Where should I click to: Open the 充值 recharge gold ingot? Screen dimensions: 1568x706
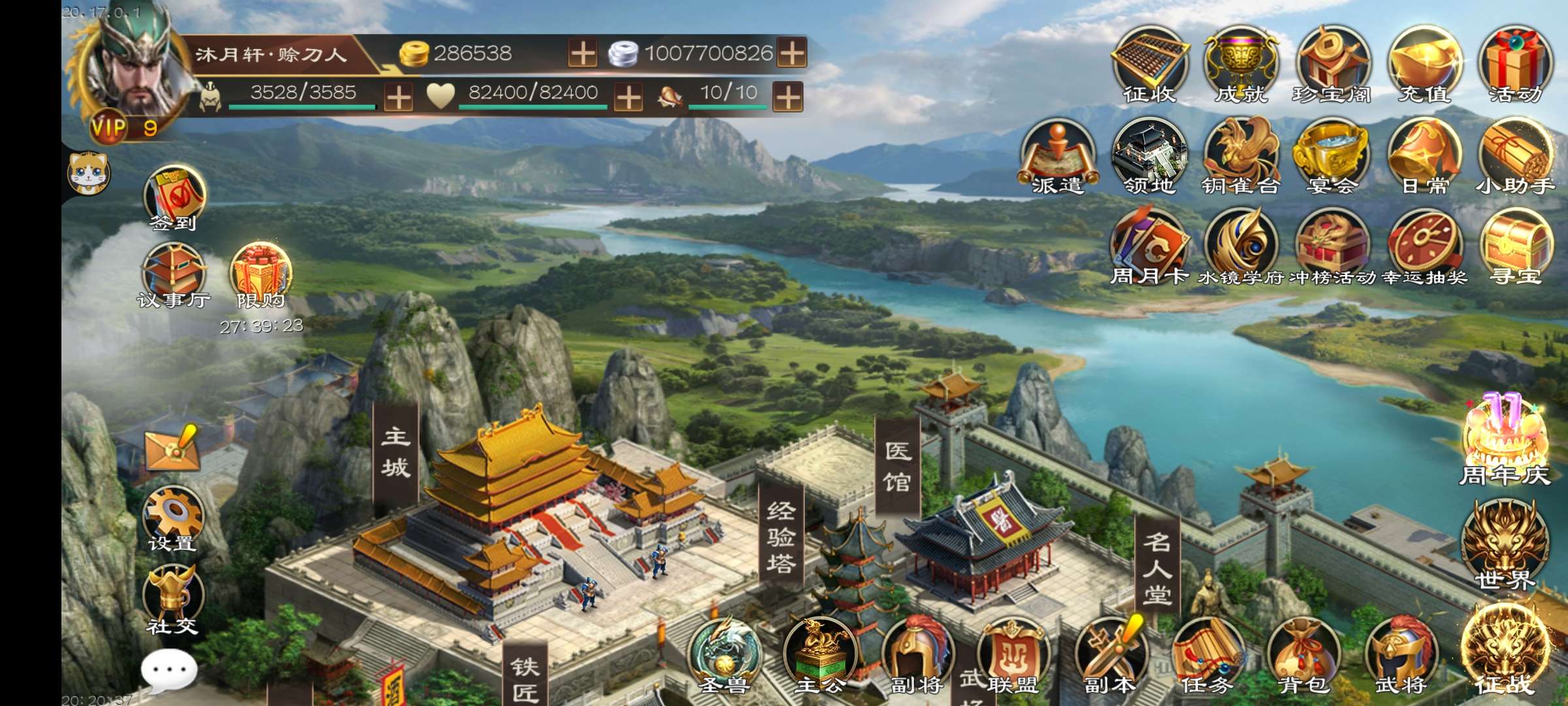pyautogui.click(x=1424, y=64)
